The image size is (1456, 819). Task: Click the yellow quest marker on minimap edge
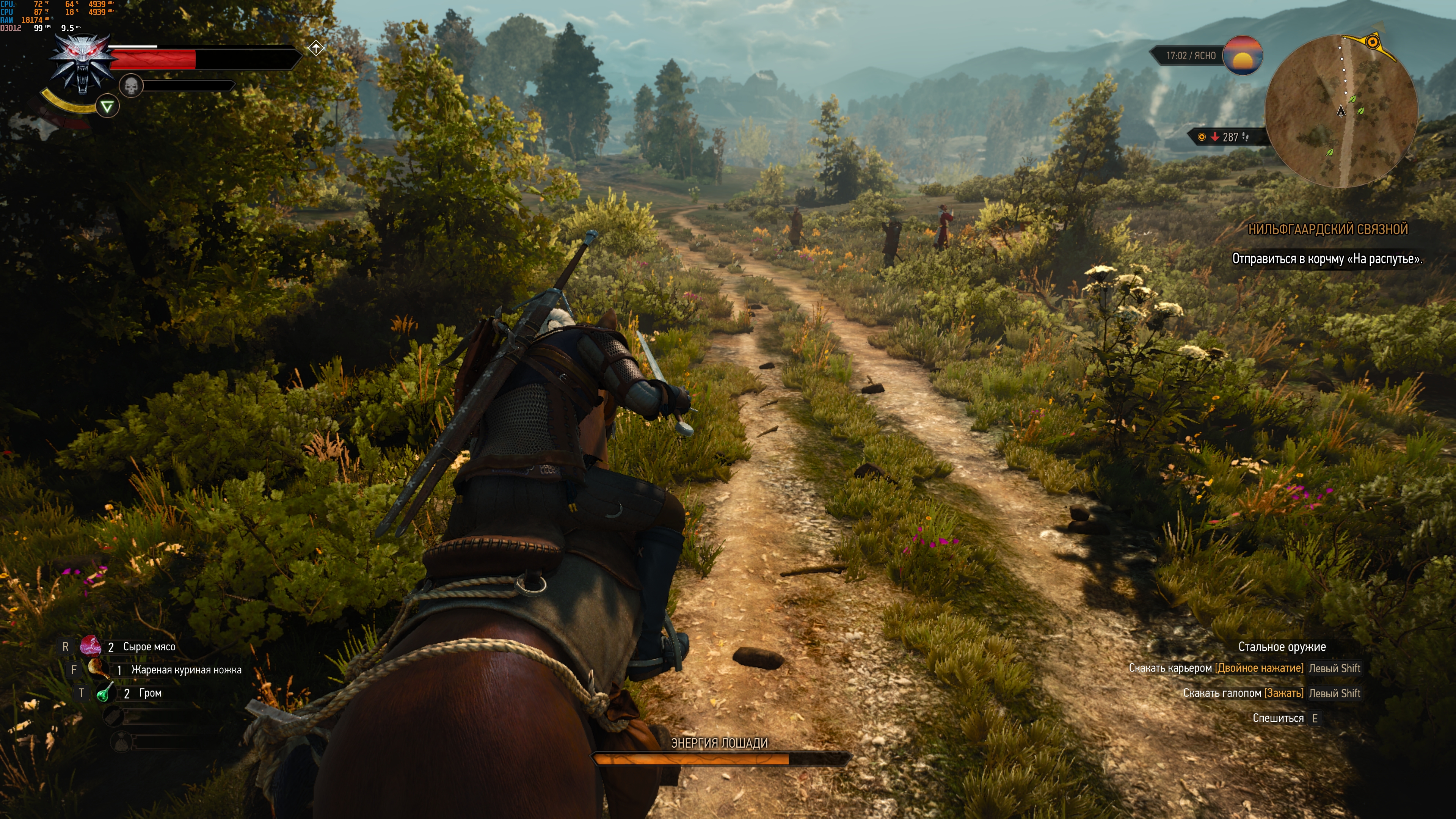coord(1372,42)
